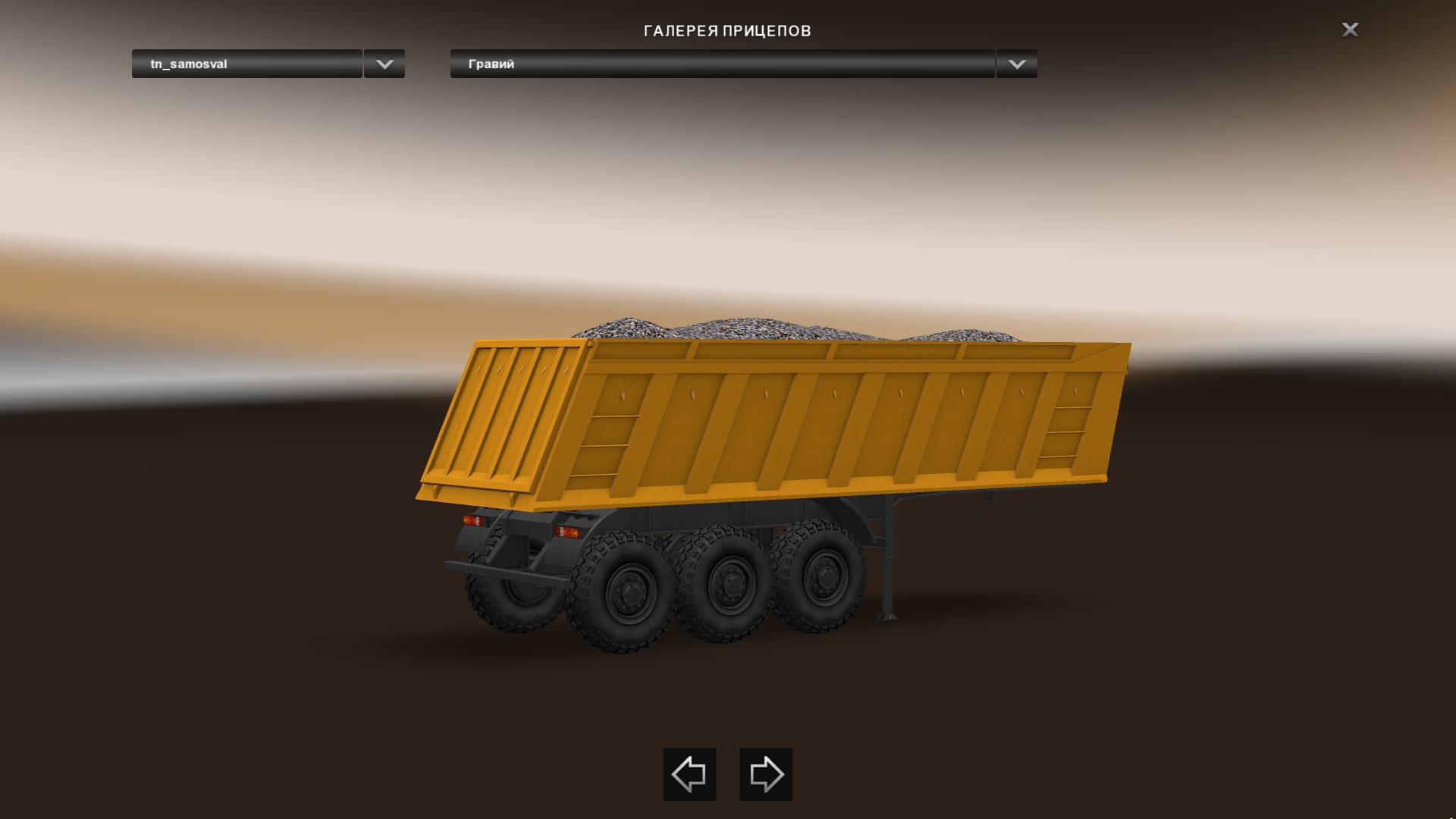Click the arrow button beside Гравий

tap(1017, 64)
